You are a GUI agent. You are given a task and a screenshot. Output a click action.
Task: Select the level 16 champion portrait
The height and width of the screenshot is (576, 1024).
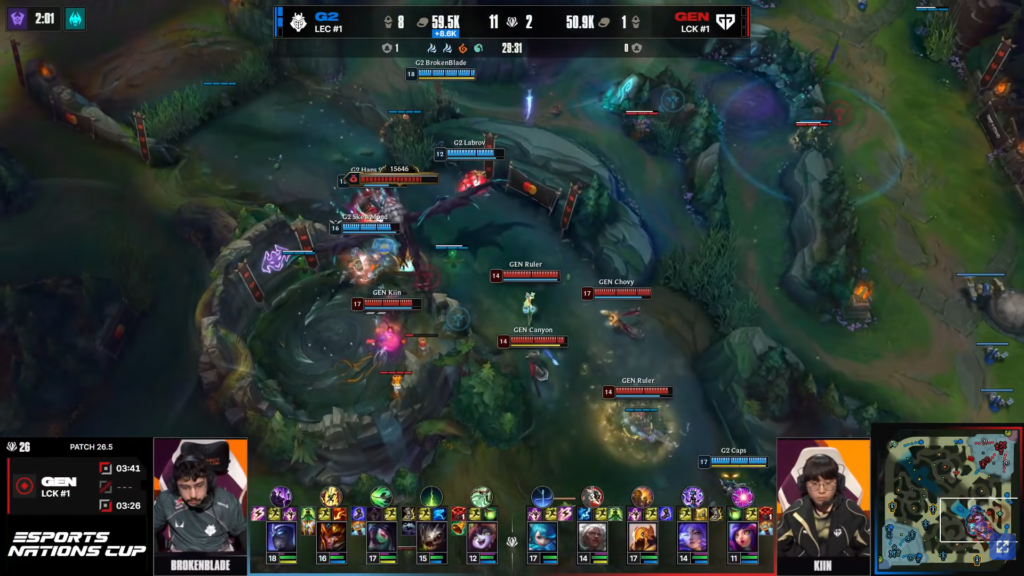[x=331, y=538]
